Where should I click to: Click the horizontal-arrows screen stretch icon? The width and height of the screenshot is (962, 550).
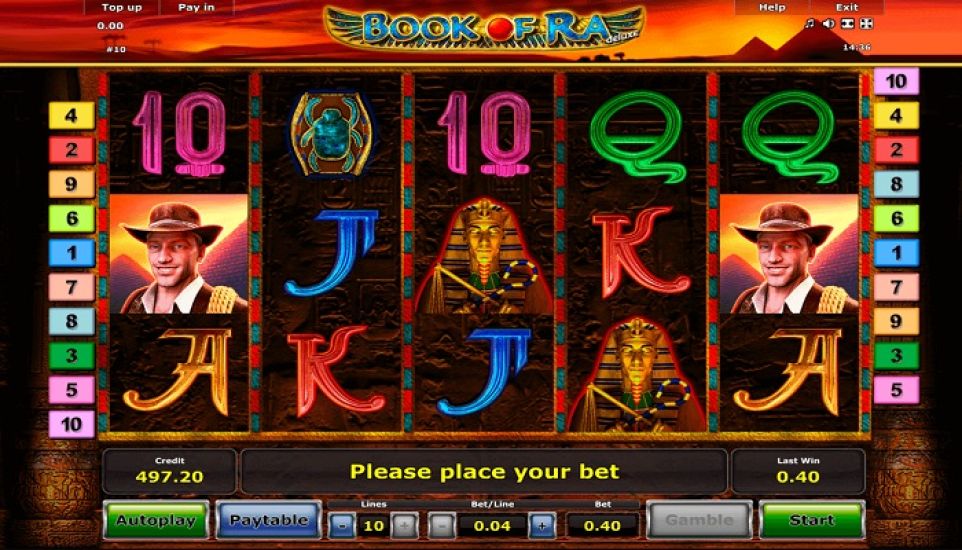(847, 23)
